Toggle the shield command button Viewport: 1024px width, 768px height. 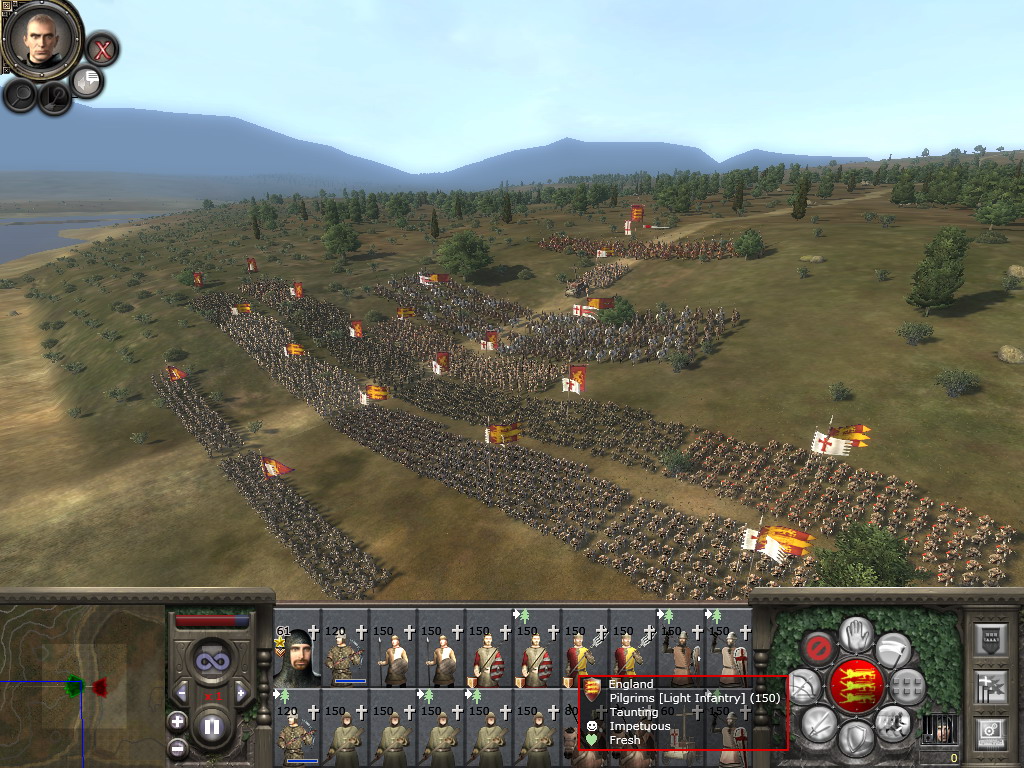click(856, 739)
